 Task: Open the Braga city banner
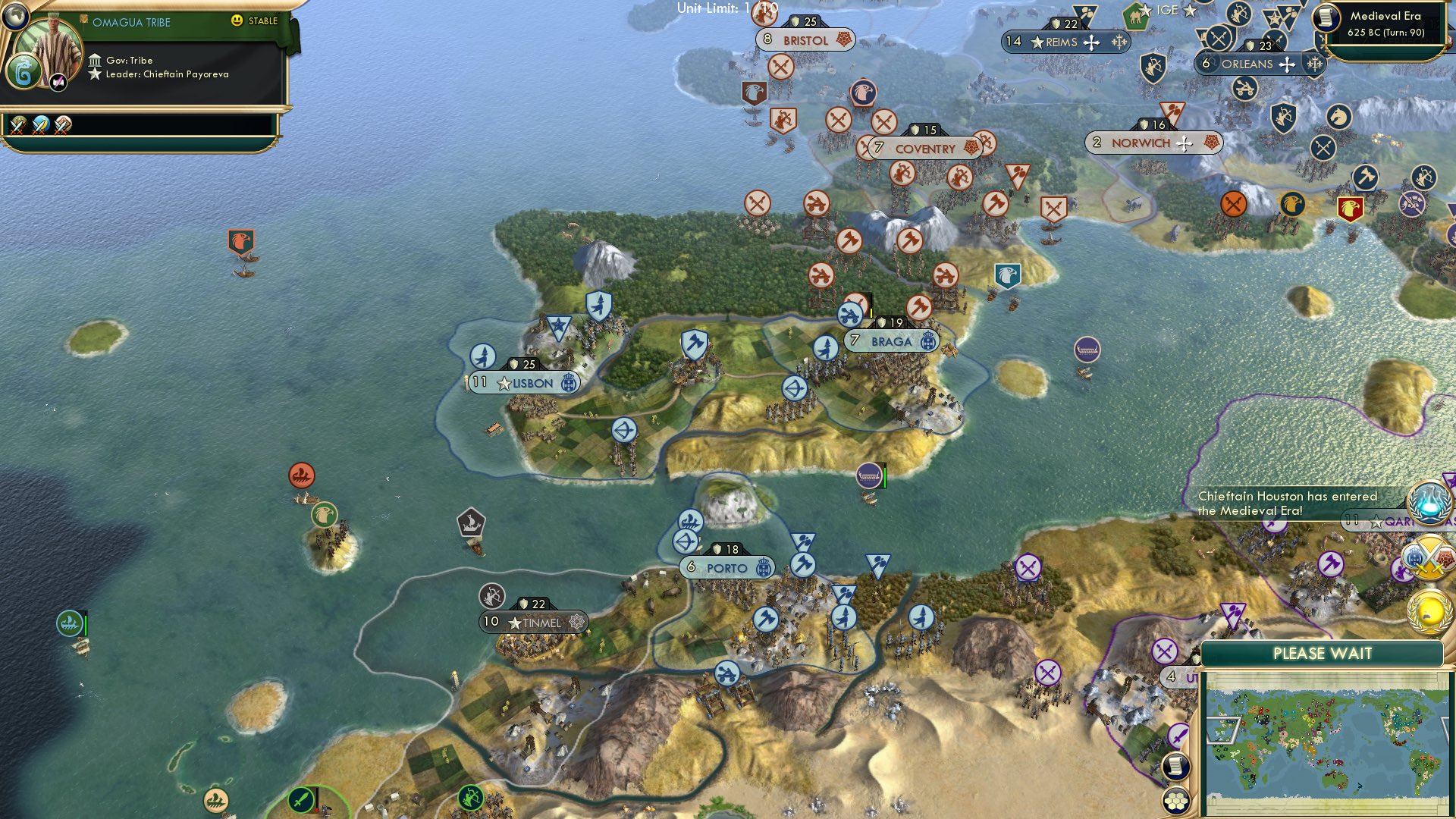coord(891,341)
